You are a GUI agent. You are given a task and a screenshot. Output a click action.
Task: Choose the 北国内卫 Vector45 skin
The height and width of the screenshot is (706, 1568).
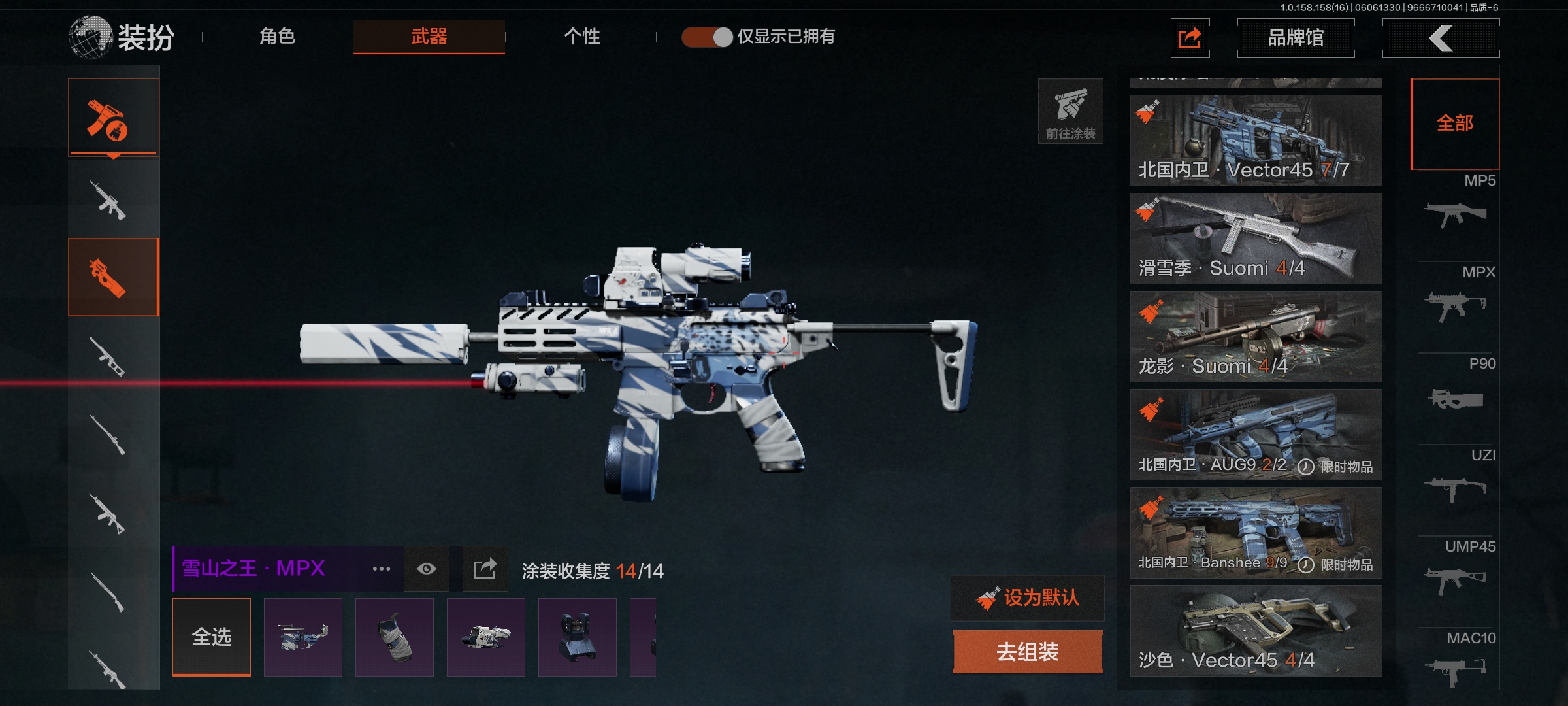coord(1256,141)
